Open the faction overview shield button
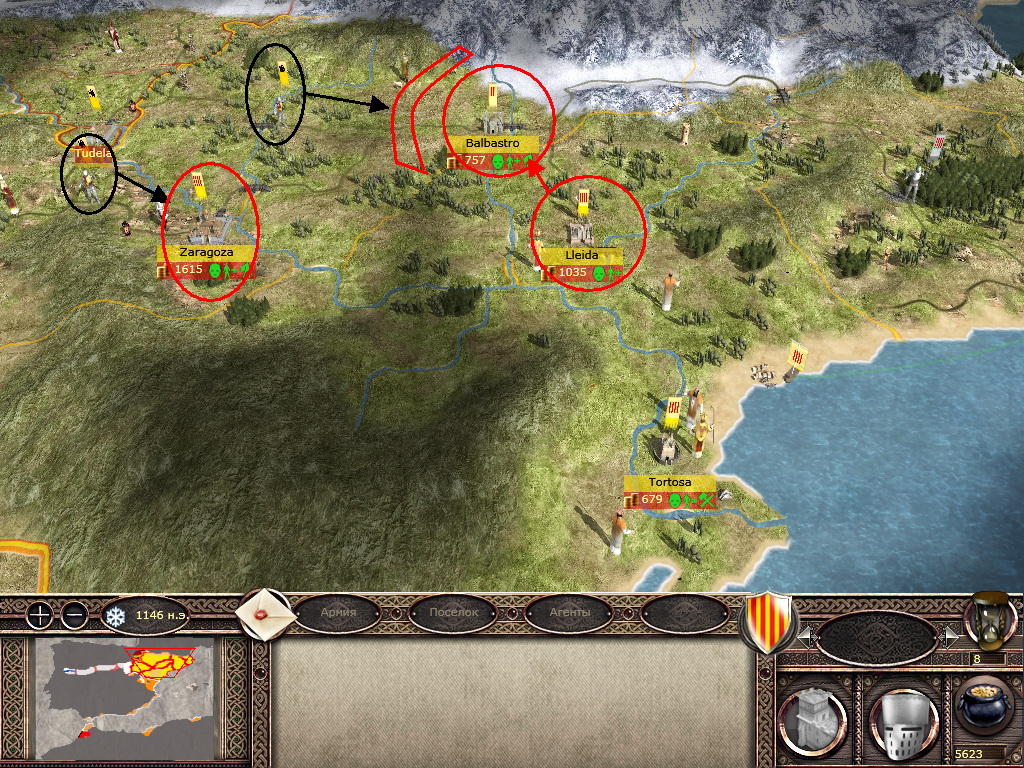1024x768 pixels. click(x=766, y=622)
